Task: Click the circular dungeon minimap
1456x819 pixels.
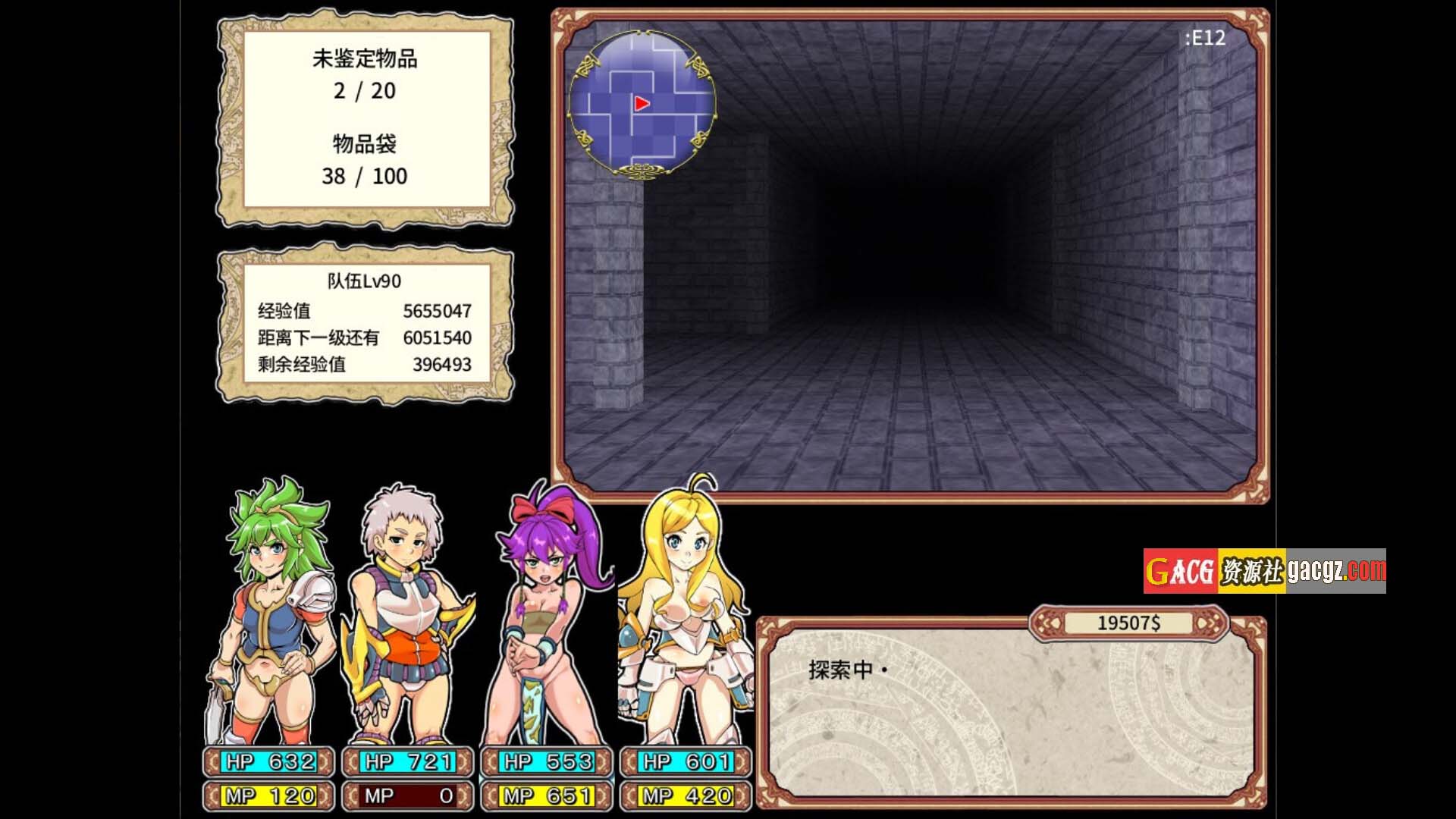Action: (642, 104)
